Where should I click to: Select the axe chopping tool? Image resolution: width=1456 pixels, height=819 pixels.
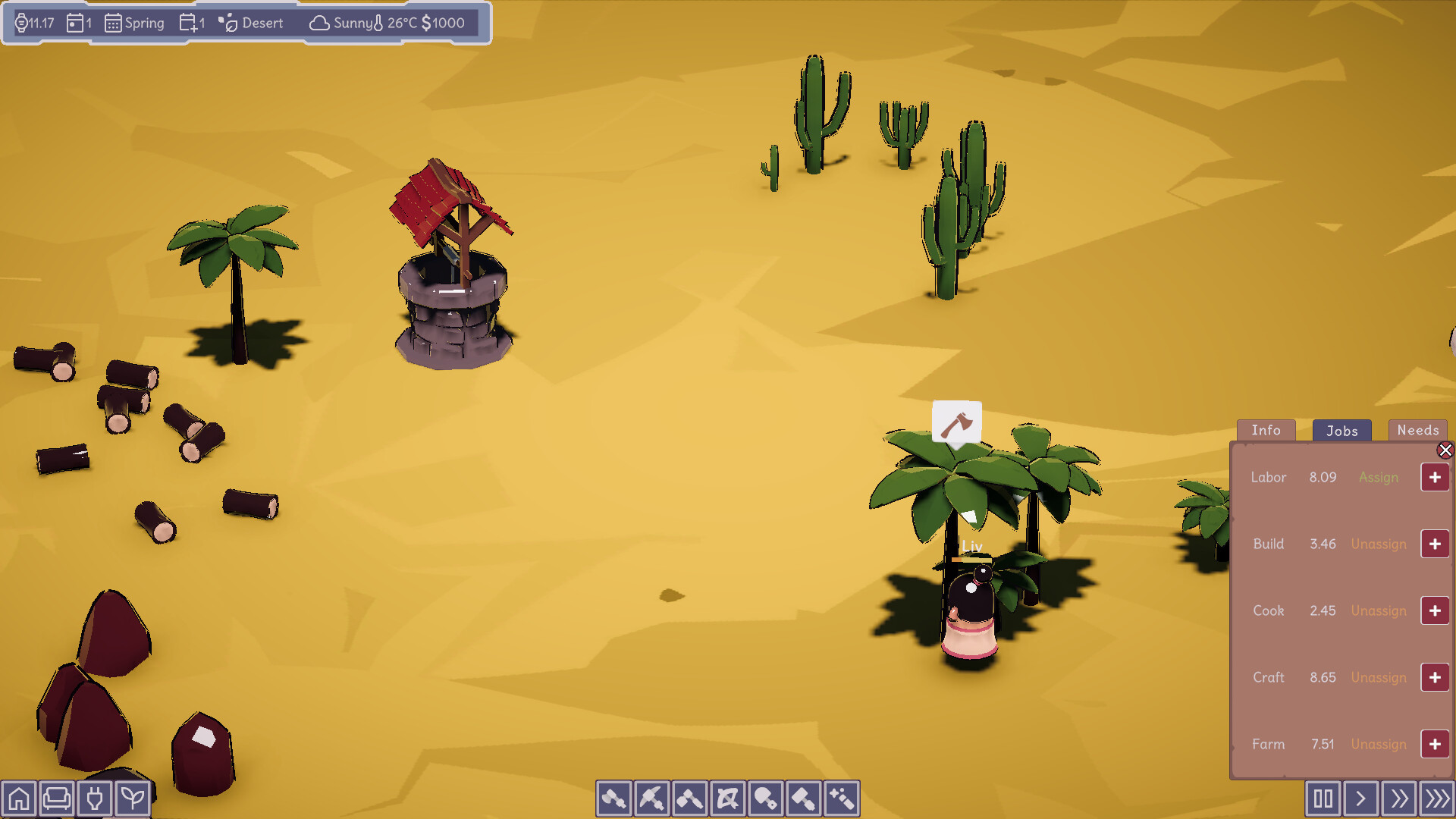pos(614,798)
